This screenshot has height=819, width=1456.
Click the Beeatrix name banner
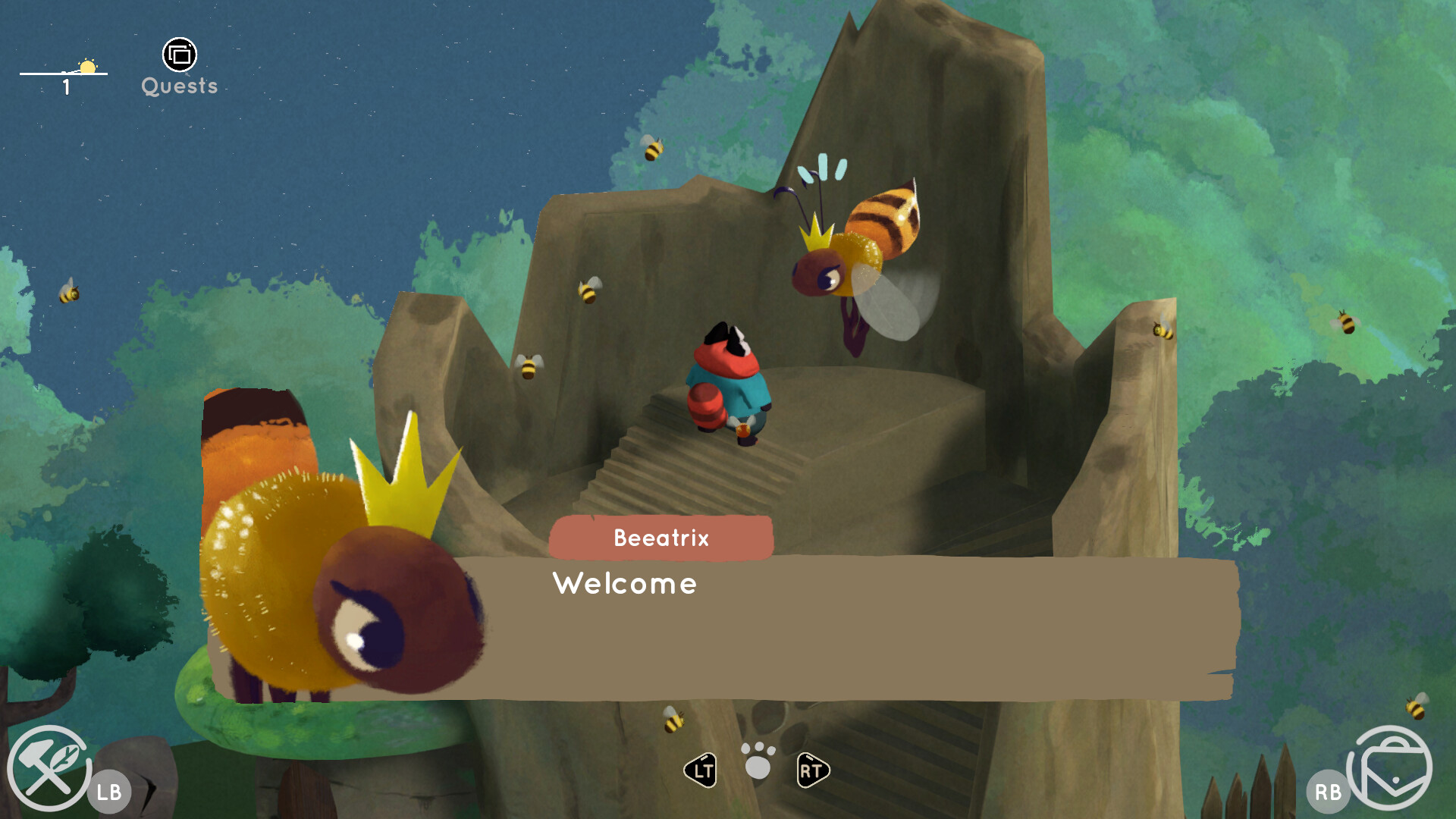(661, 538)
